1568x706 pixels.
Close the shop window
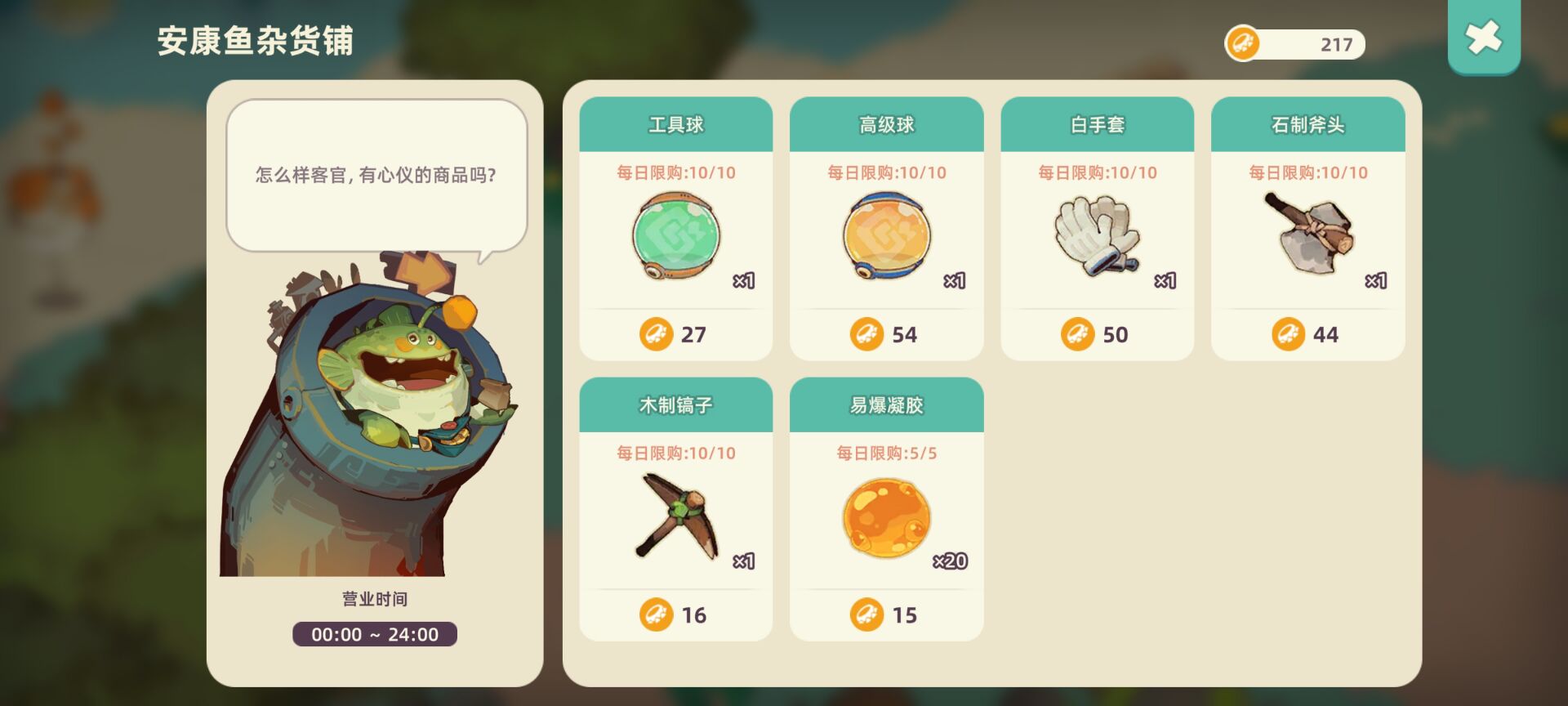pyautogui.click(x=1484, y=37)
